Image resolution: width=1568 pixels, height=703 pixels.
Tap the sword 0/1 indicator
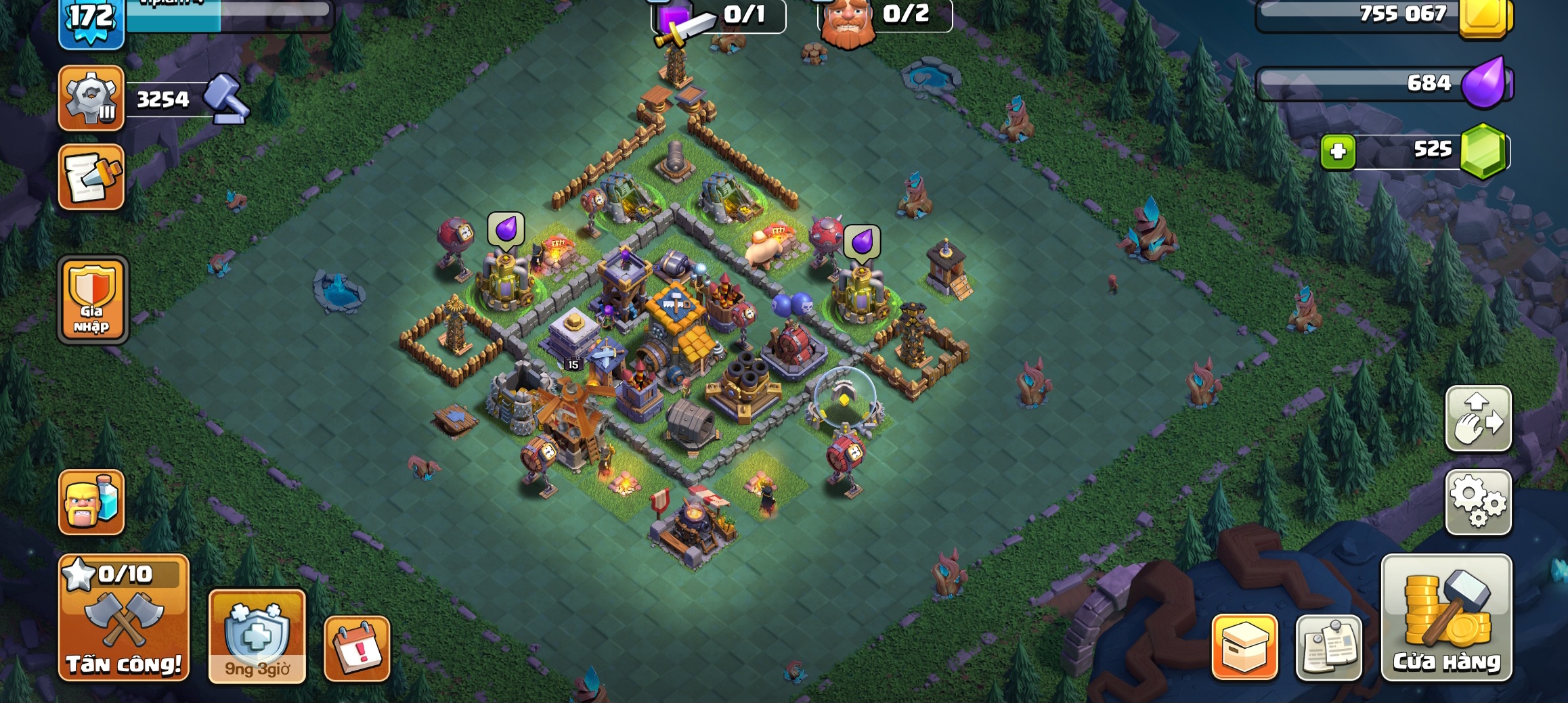coord(718,16)
